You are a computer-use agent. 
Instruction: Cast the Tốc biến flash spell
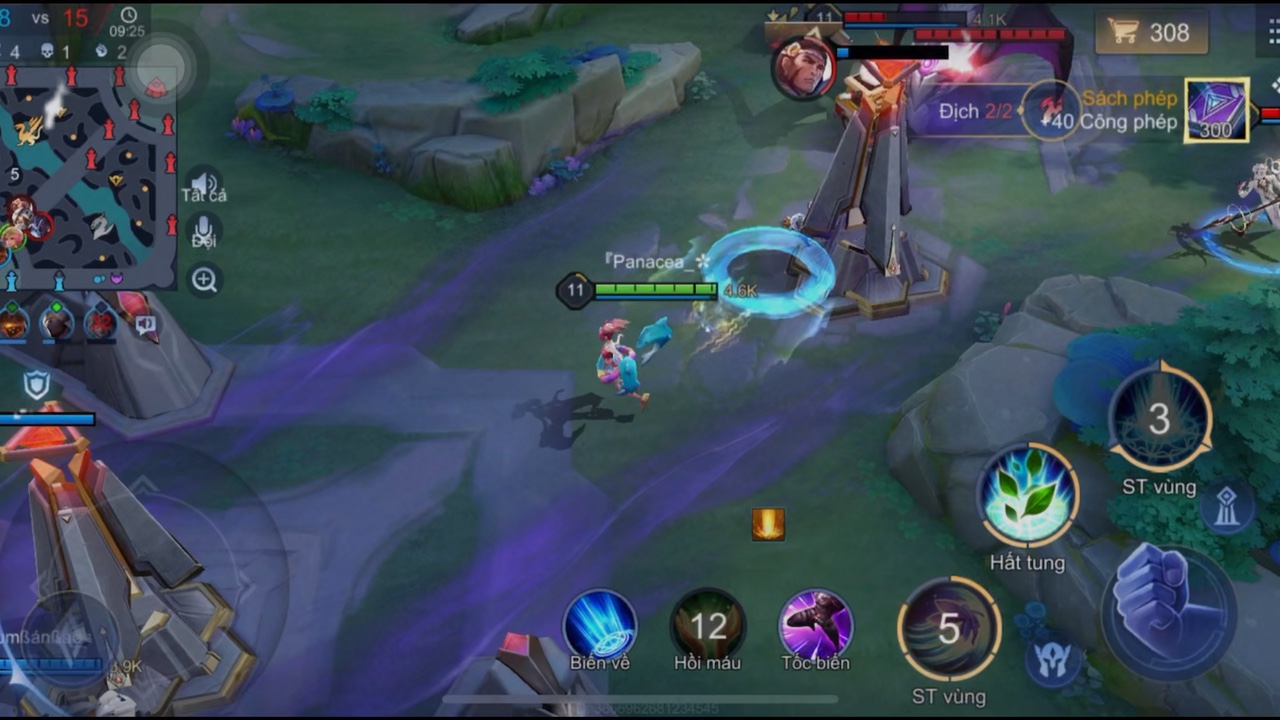pyautogui.click(x=815, y=625)
